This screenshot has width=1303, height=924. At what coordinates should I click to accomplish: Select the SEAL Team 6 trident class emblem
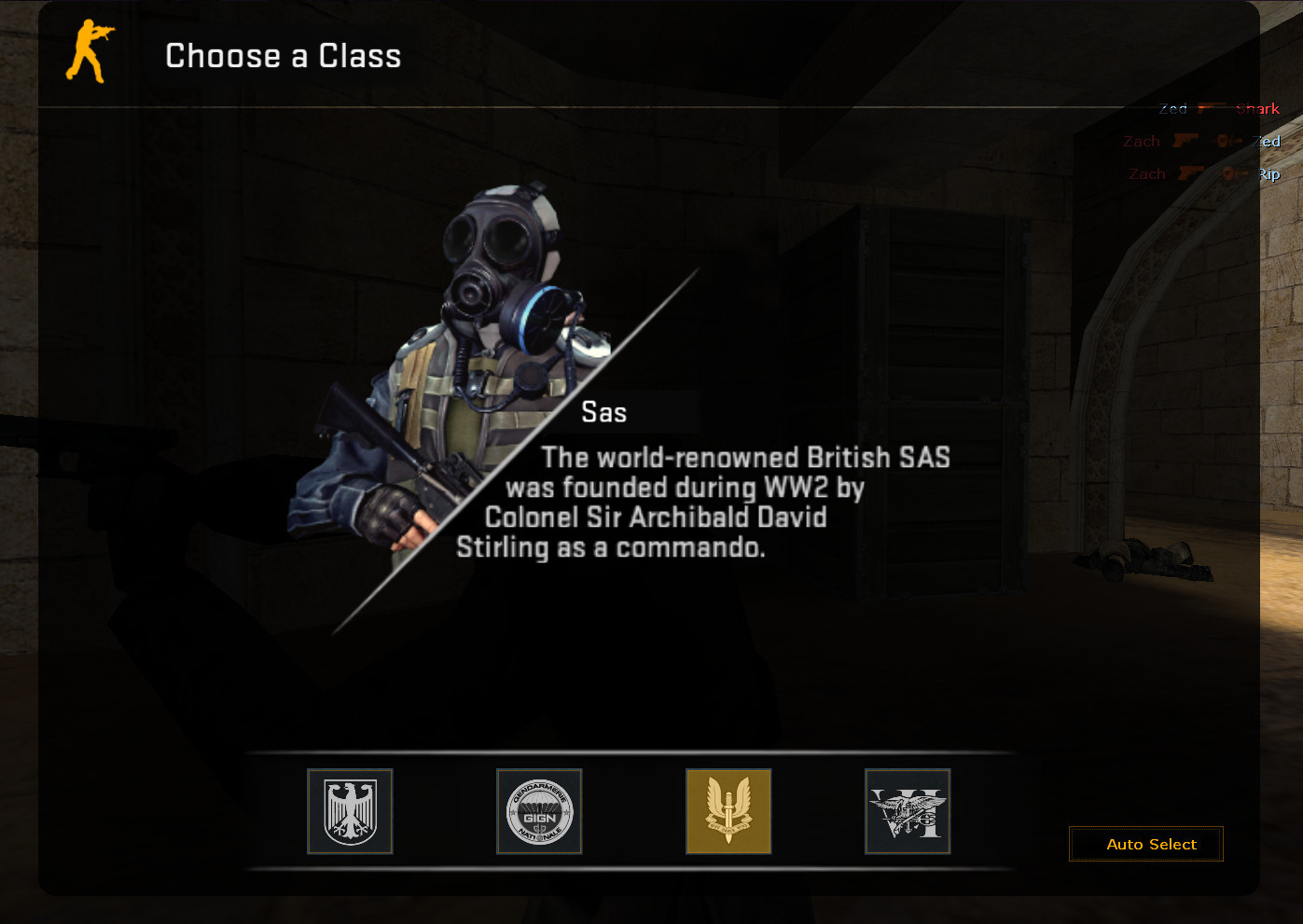coord(907,811)
